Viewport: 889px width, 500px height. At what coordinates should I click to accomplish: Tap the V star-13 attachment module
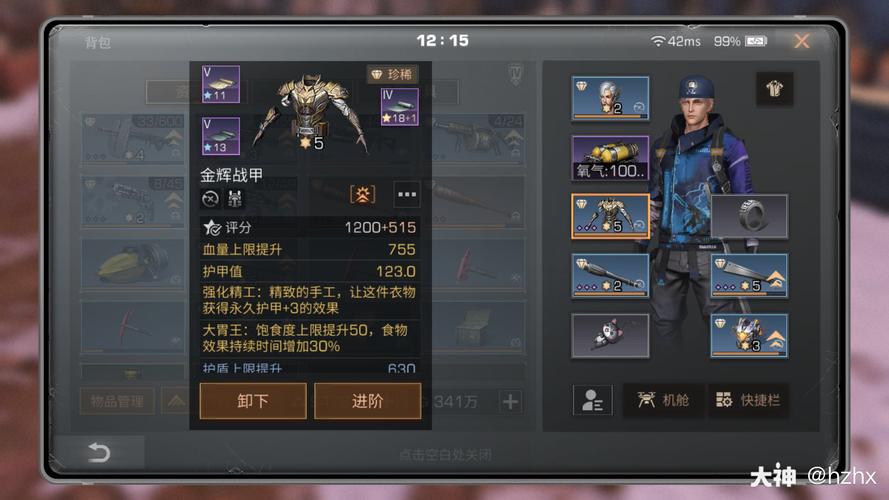[220, 137]
